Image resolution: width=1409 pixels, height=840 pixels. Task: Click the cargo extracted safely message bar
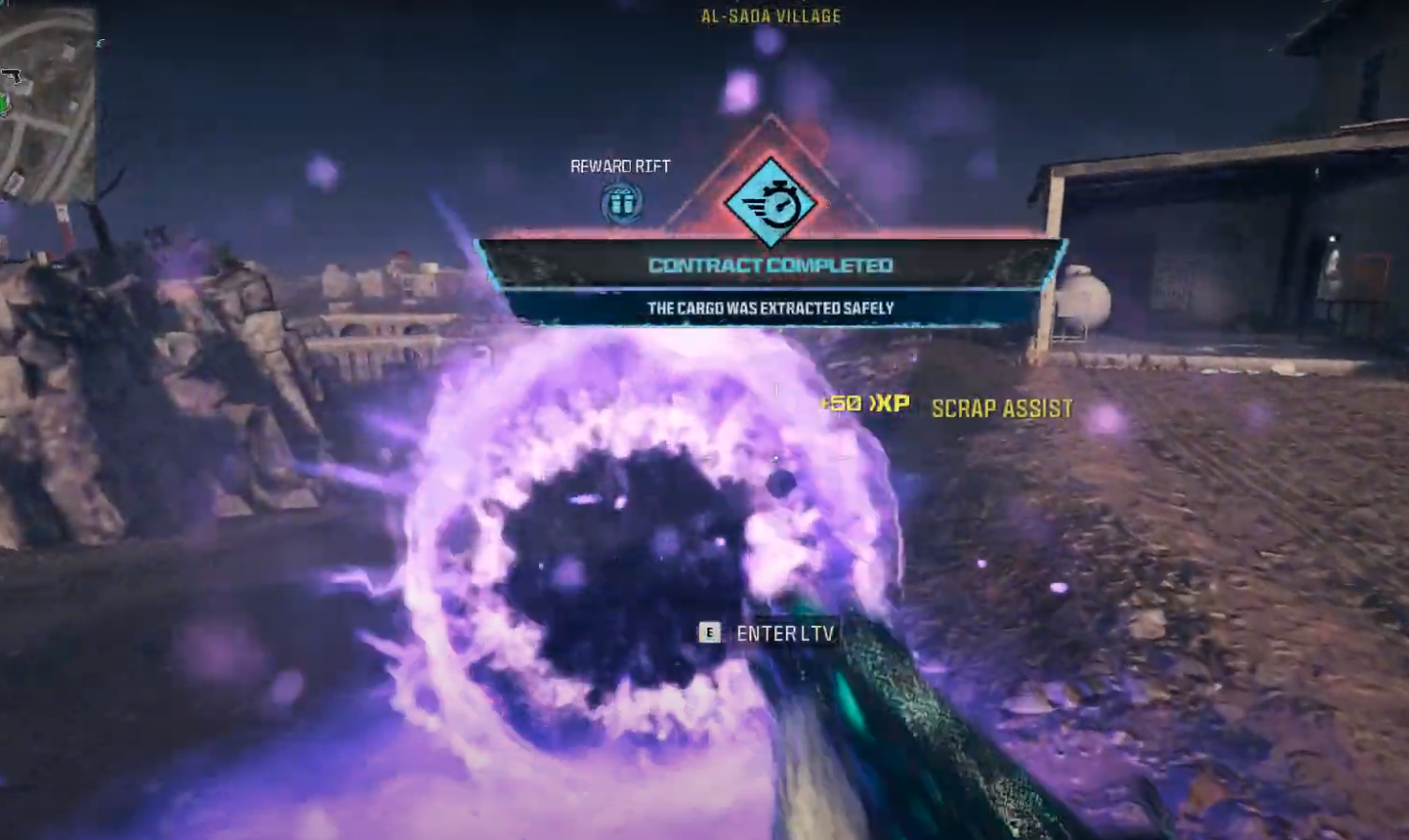click(771, 308)
